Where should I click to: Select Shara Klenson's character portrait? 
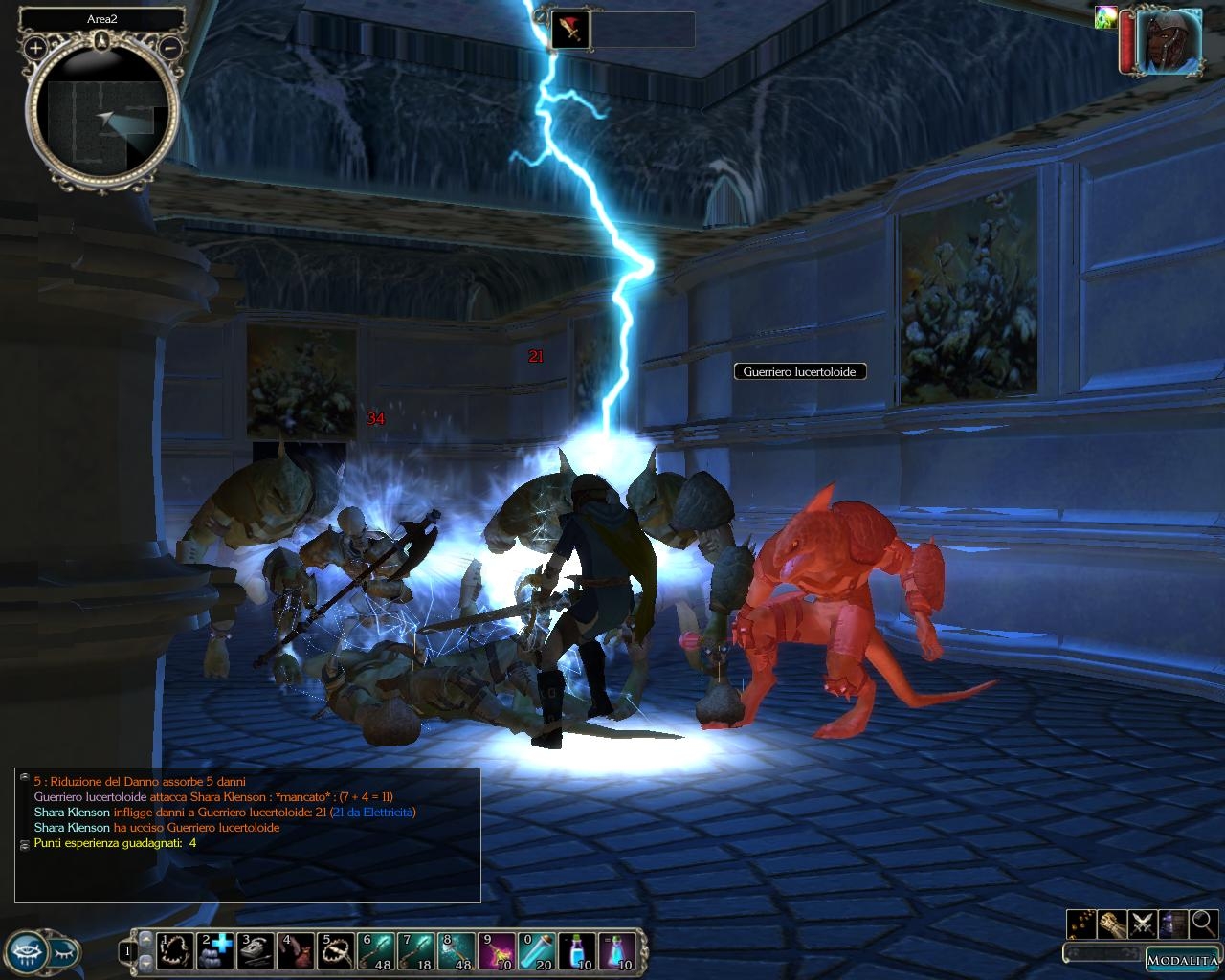[1169, 41]
